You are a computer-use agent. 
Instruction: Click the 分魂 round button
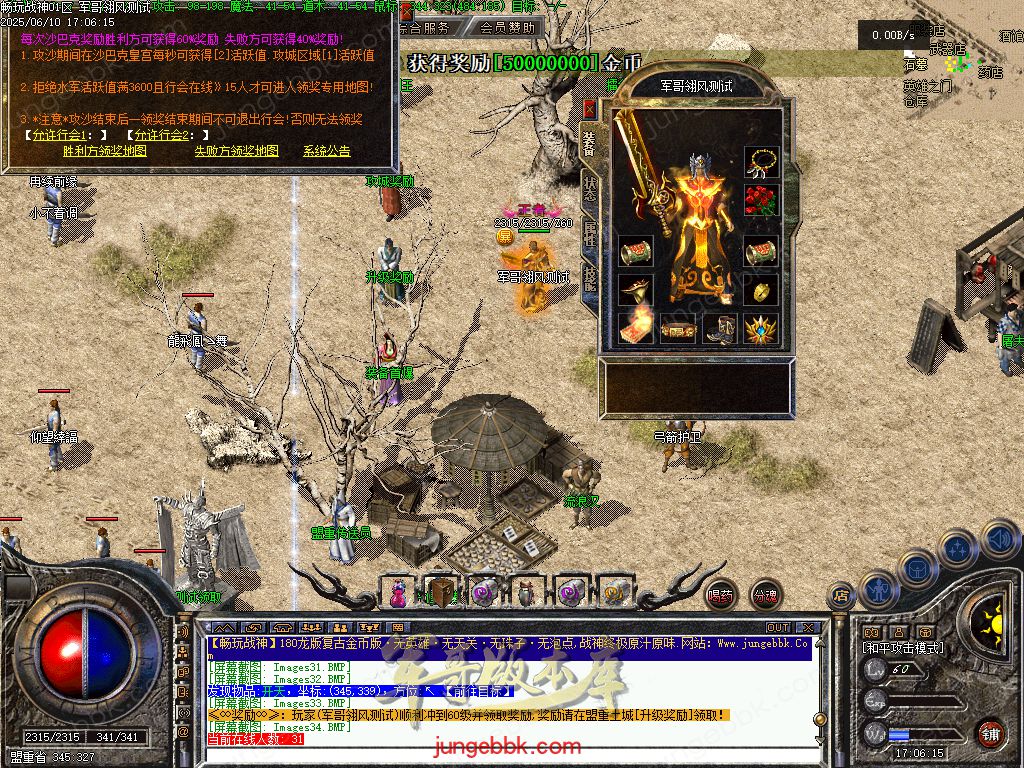pyautogui.click(x=765, y=596)
